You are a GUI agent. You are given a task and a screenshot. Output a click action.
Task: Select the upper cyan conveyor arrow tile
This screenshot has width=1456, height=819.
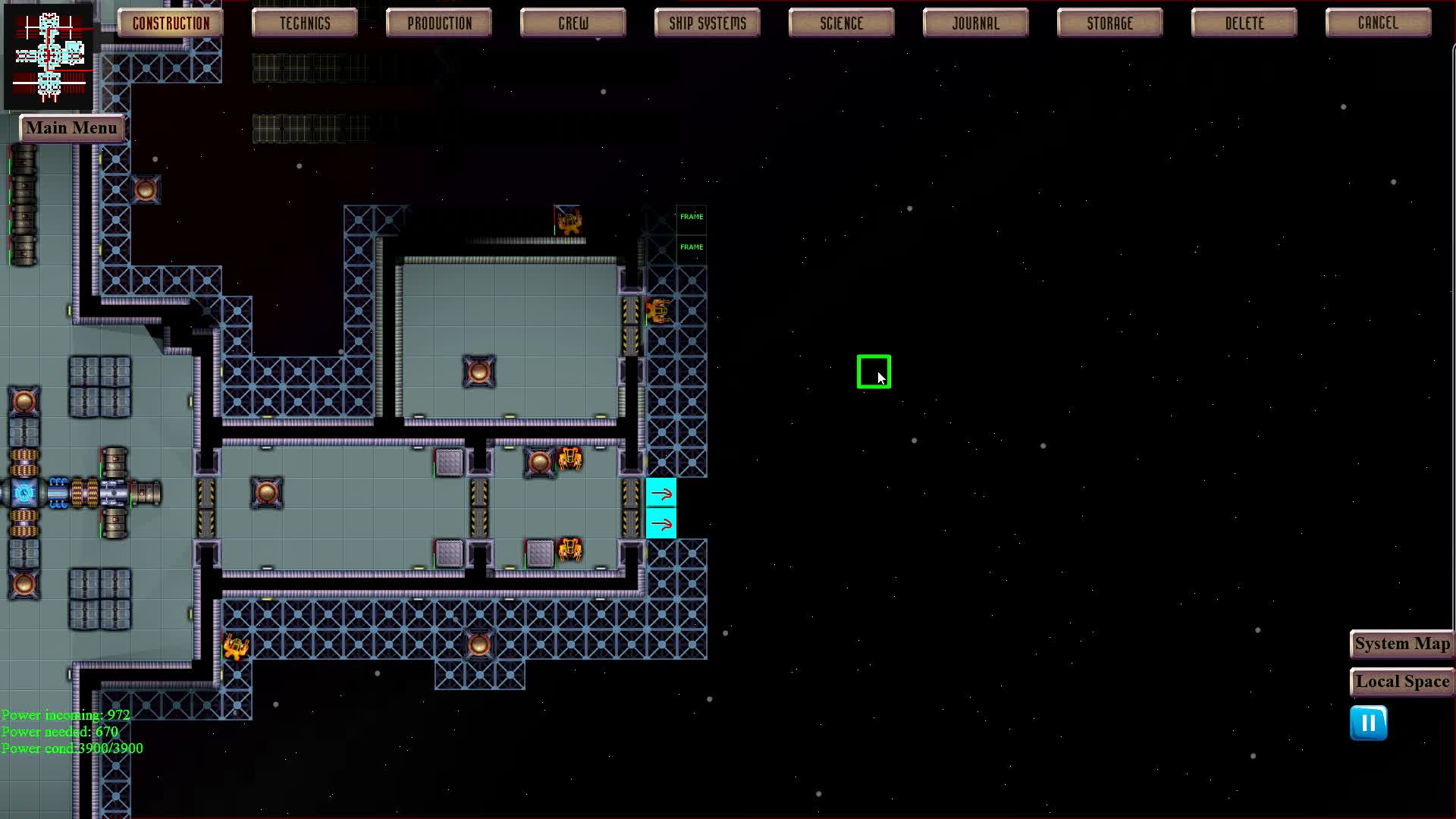661,494
